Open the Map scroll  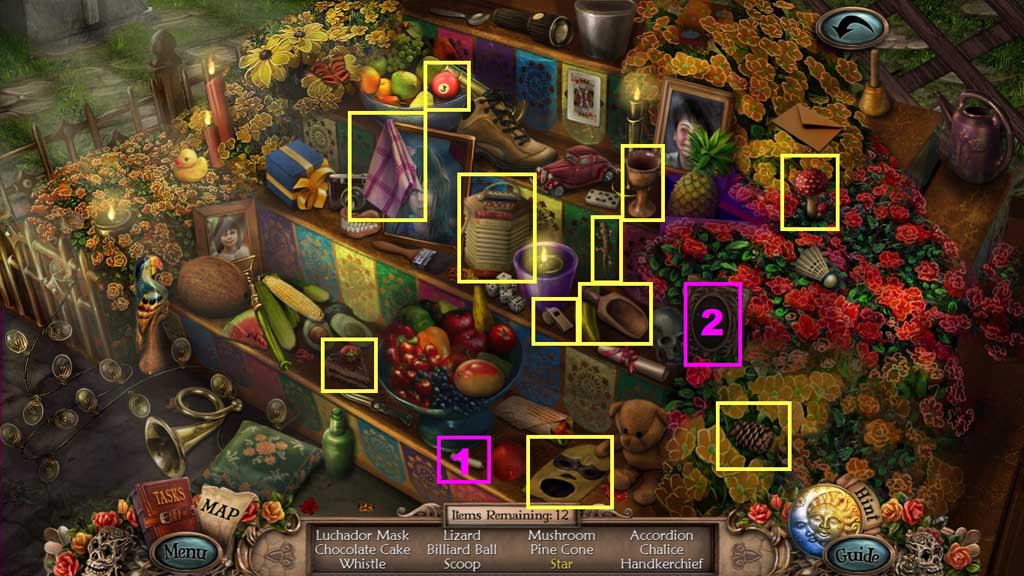coord(223,507)
